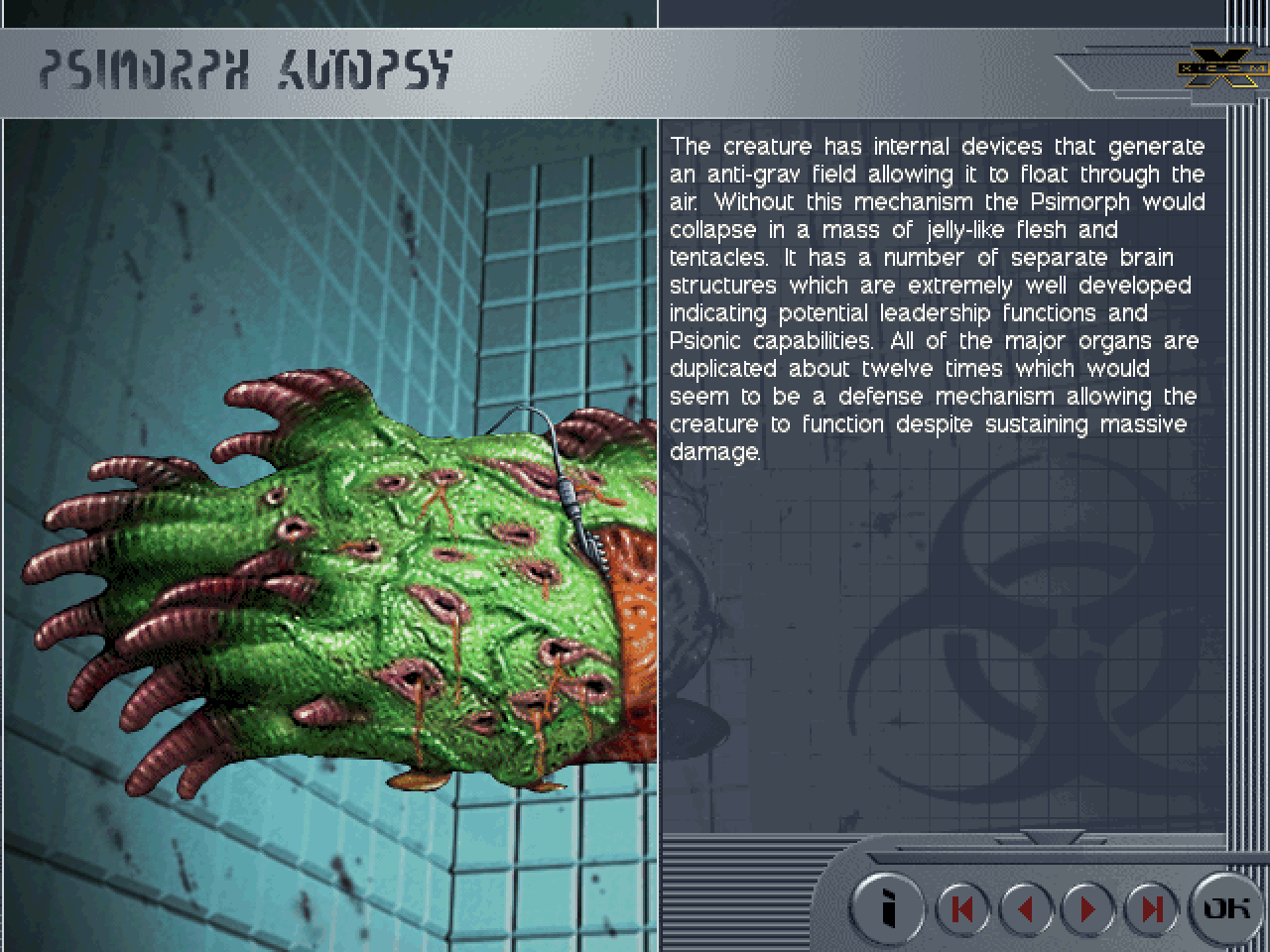This screenshot has height=952, width=1270.
Task: Jump to the first entry with skip-back arrow
Action: coord(962,908)
